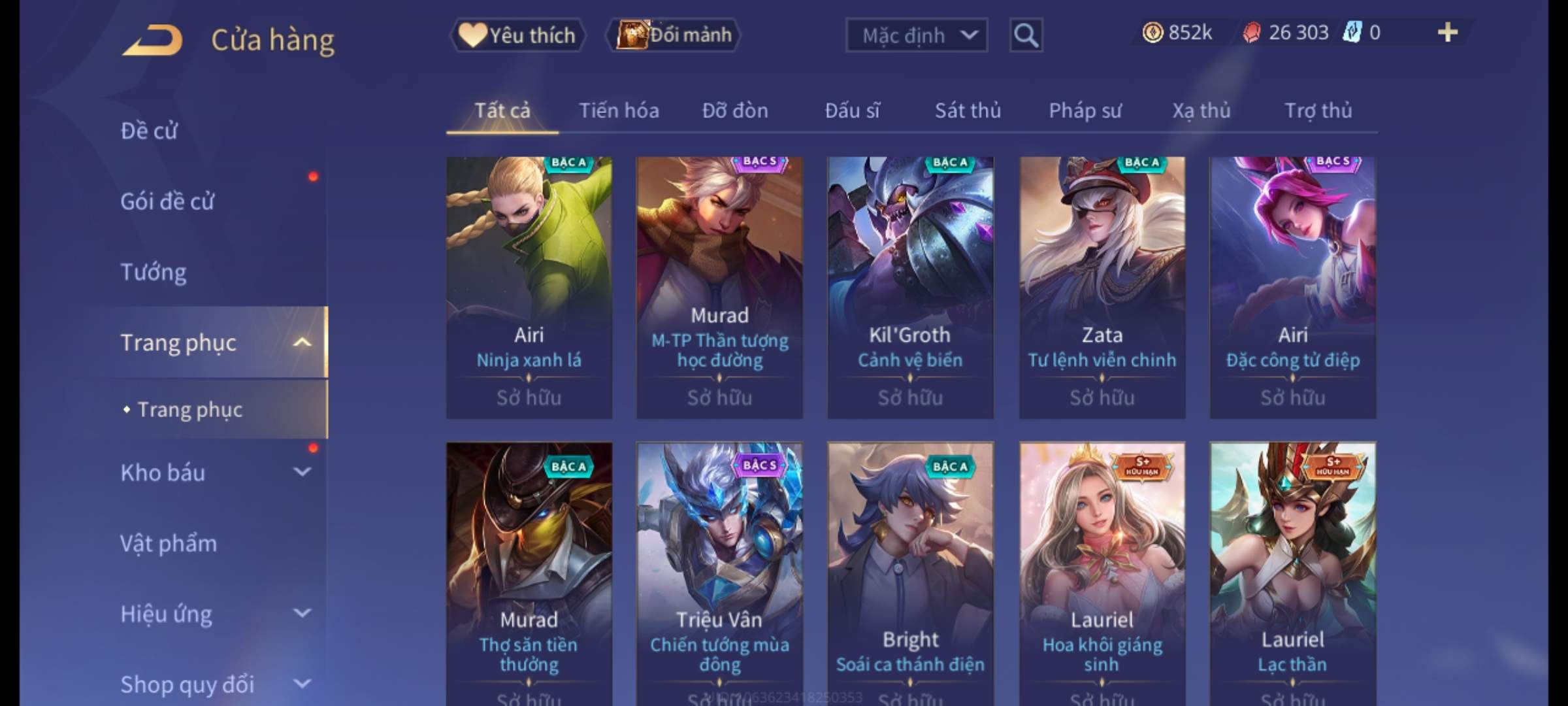Select the Sát thủ category tab
The image size is (1568, 706).
968,110
